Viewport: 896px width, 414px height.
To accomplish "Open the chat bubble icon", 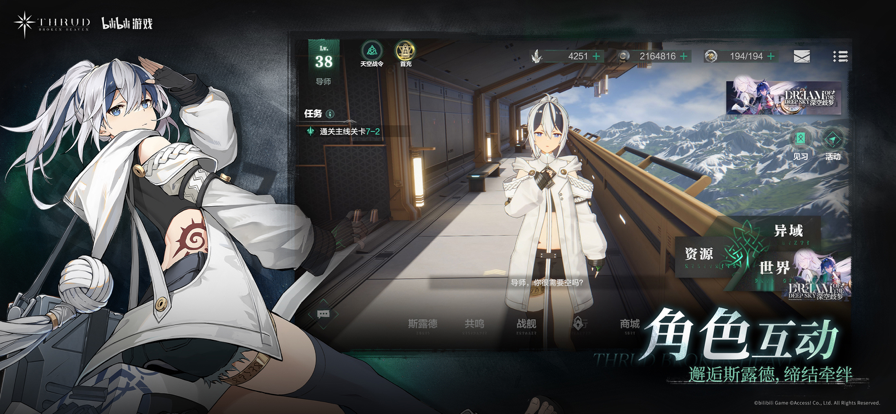I will (323, 314).
